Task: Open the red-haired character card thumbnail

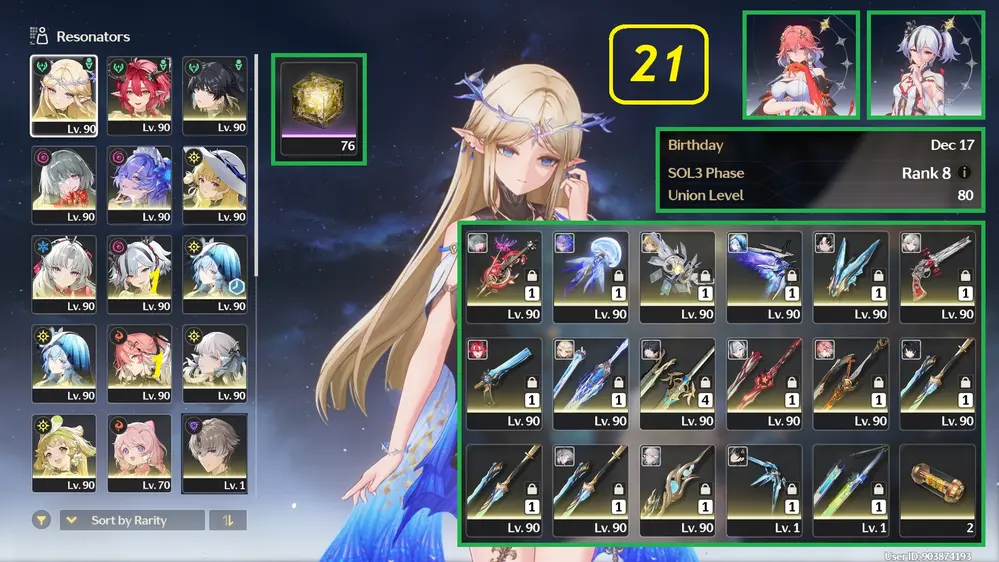Action: click(800, 65)
